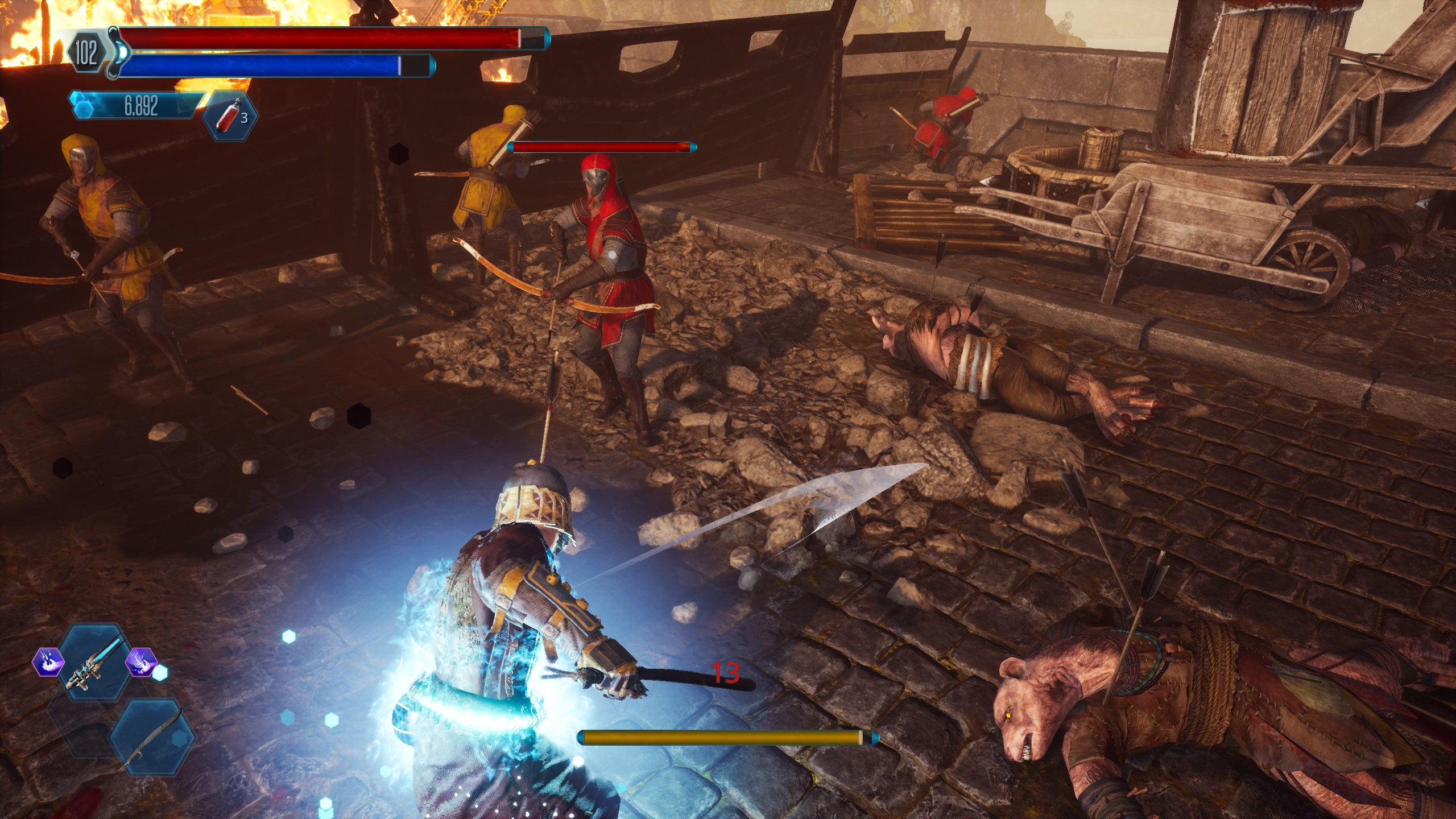The height and width of the screenshot is (819, 1456).
Task: Switch to the curved bow weapon slot
Action: point(152,737)
